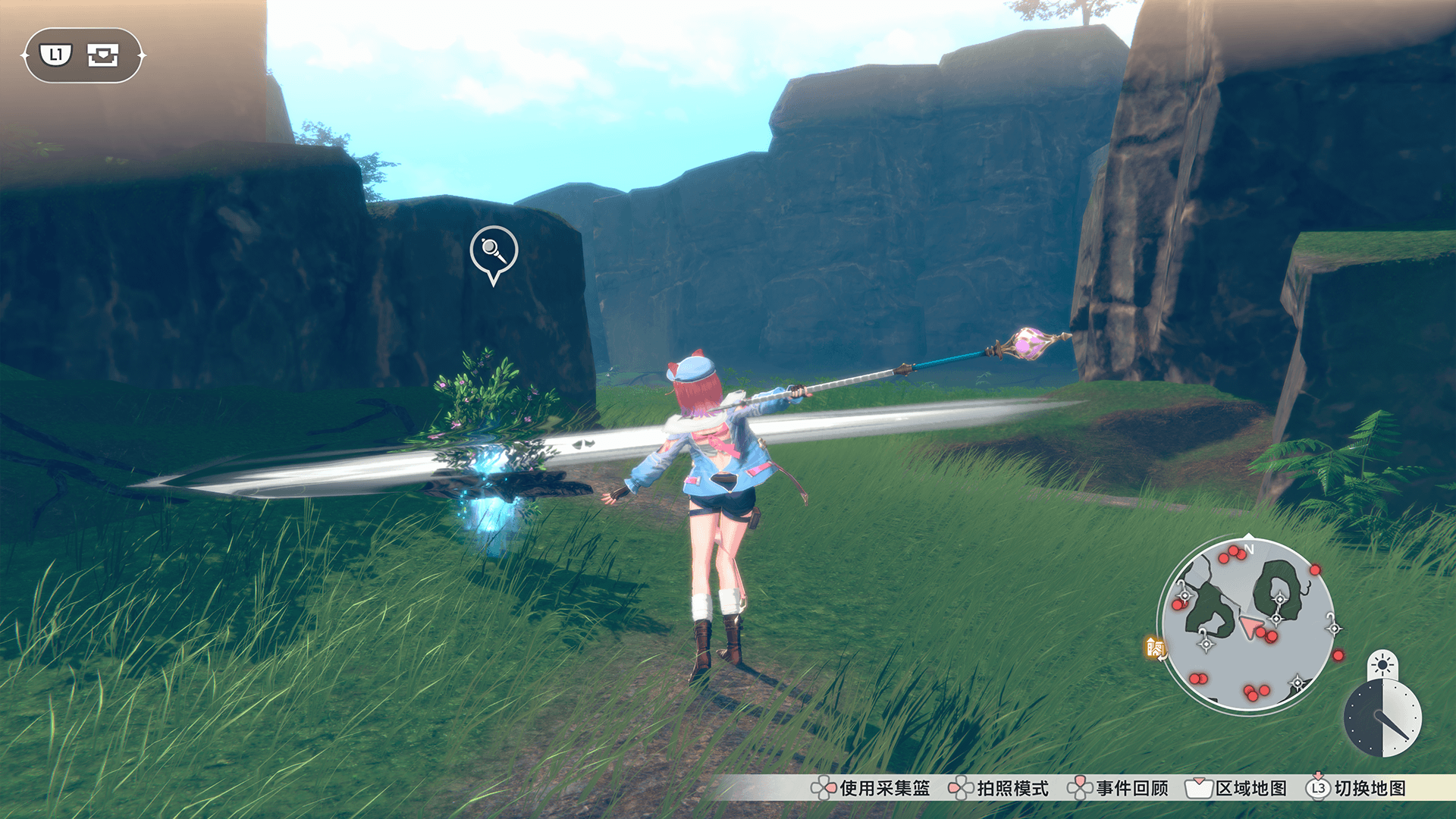Click the top-left pill's square screen icon

tap(103, 55)
